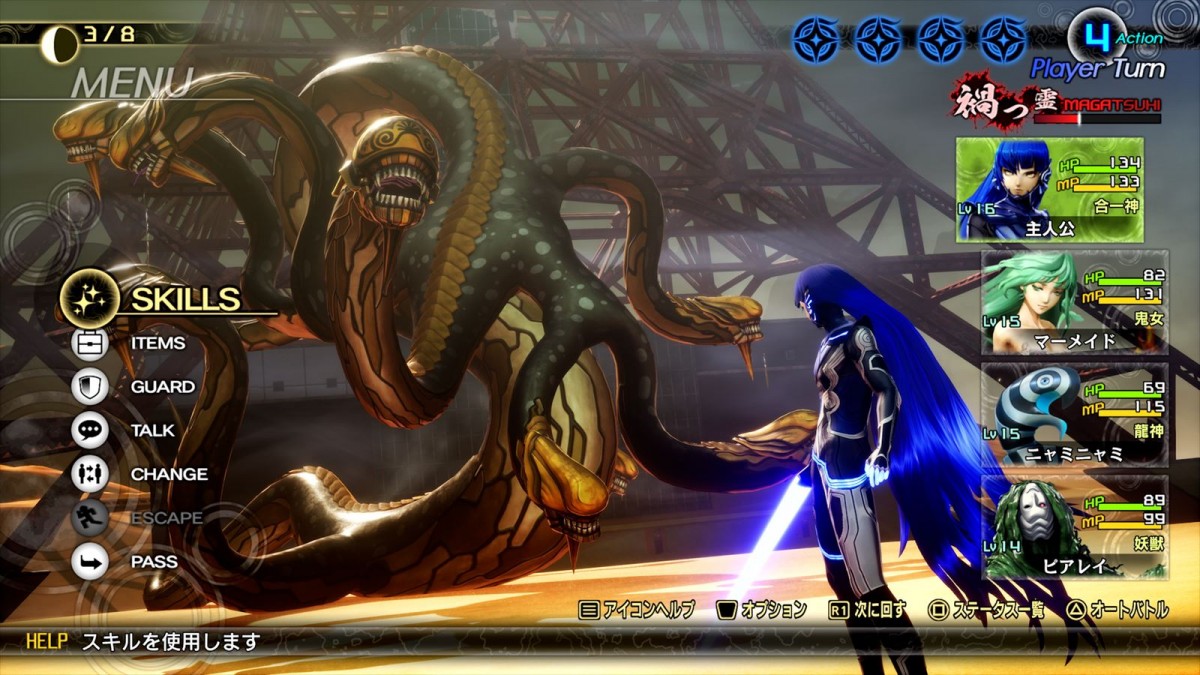Select the protagonist 主人公 party panel

tap(1061, 190)
